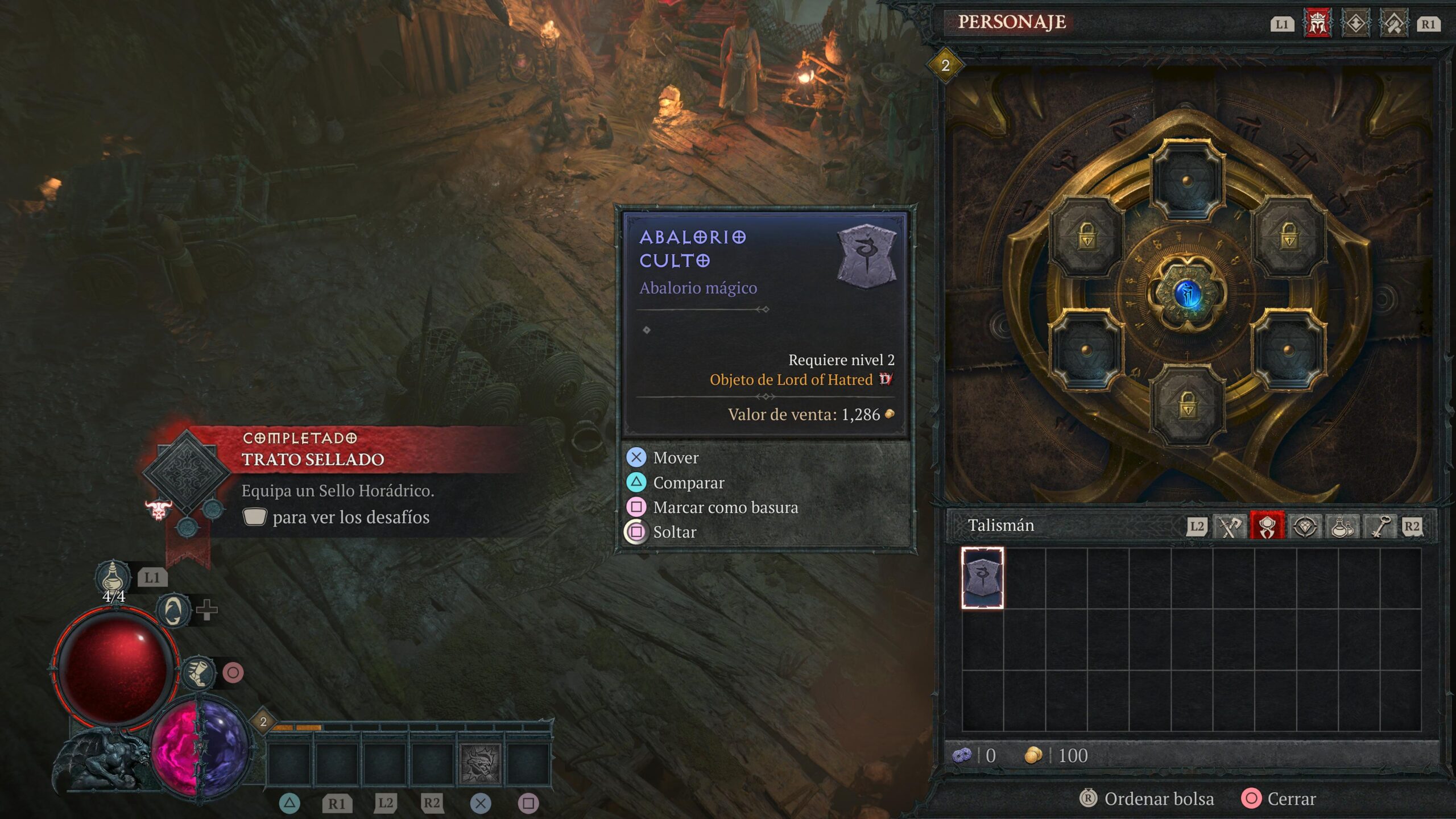Viewport: 1456px width, 819px height.
Task: Open the sword and axe equipment bag tab
Action: 1230,527
